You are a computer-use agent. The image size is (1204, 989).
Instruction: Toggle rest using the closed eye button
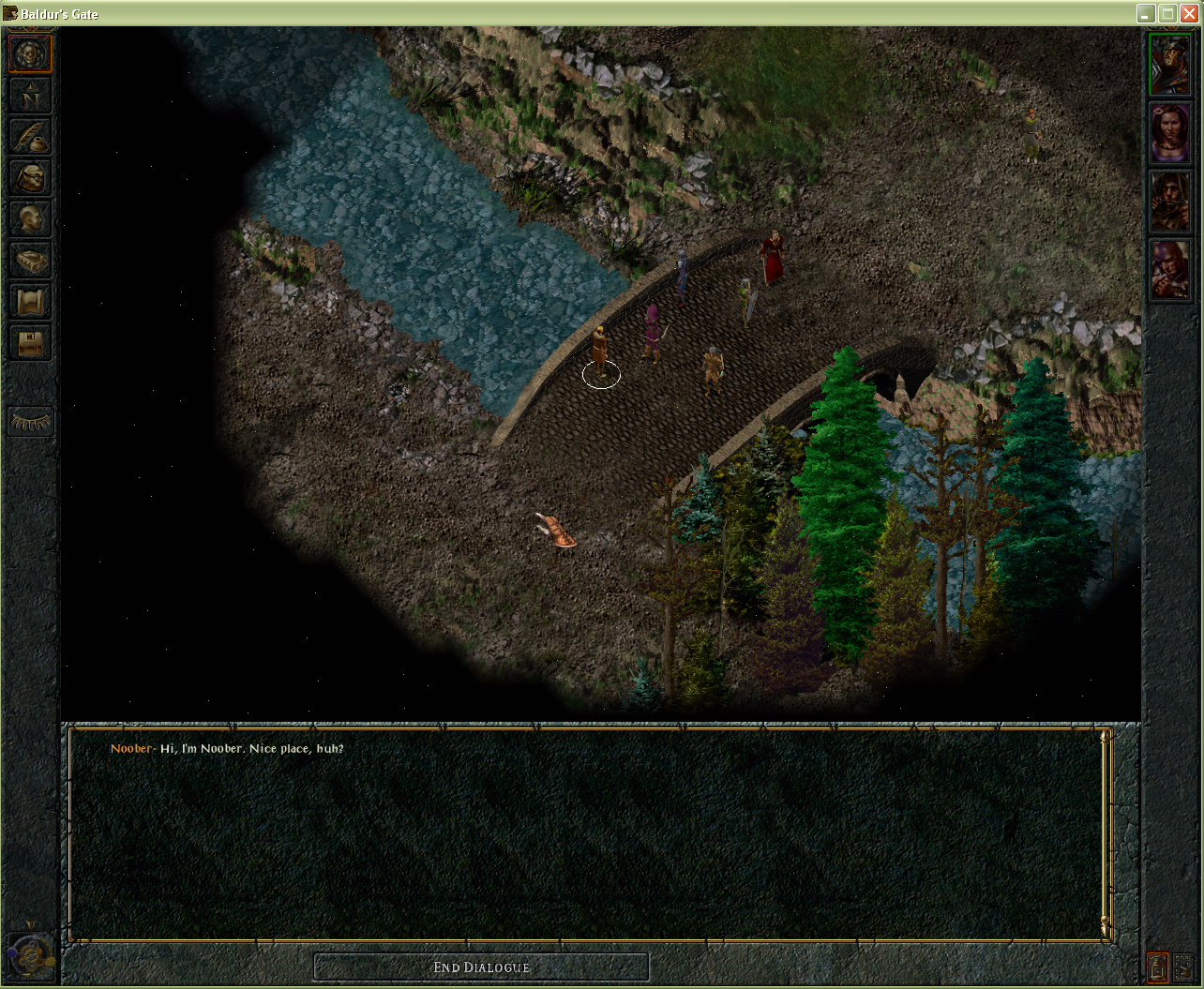point(30,423)
